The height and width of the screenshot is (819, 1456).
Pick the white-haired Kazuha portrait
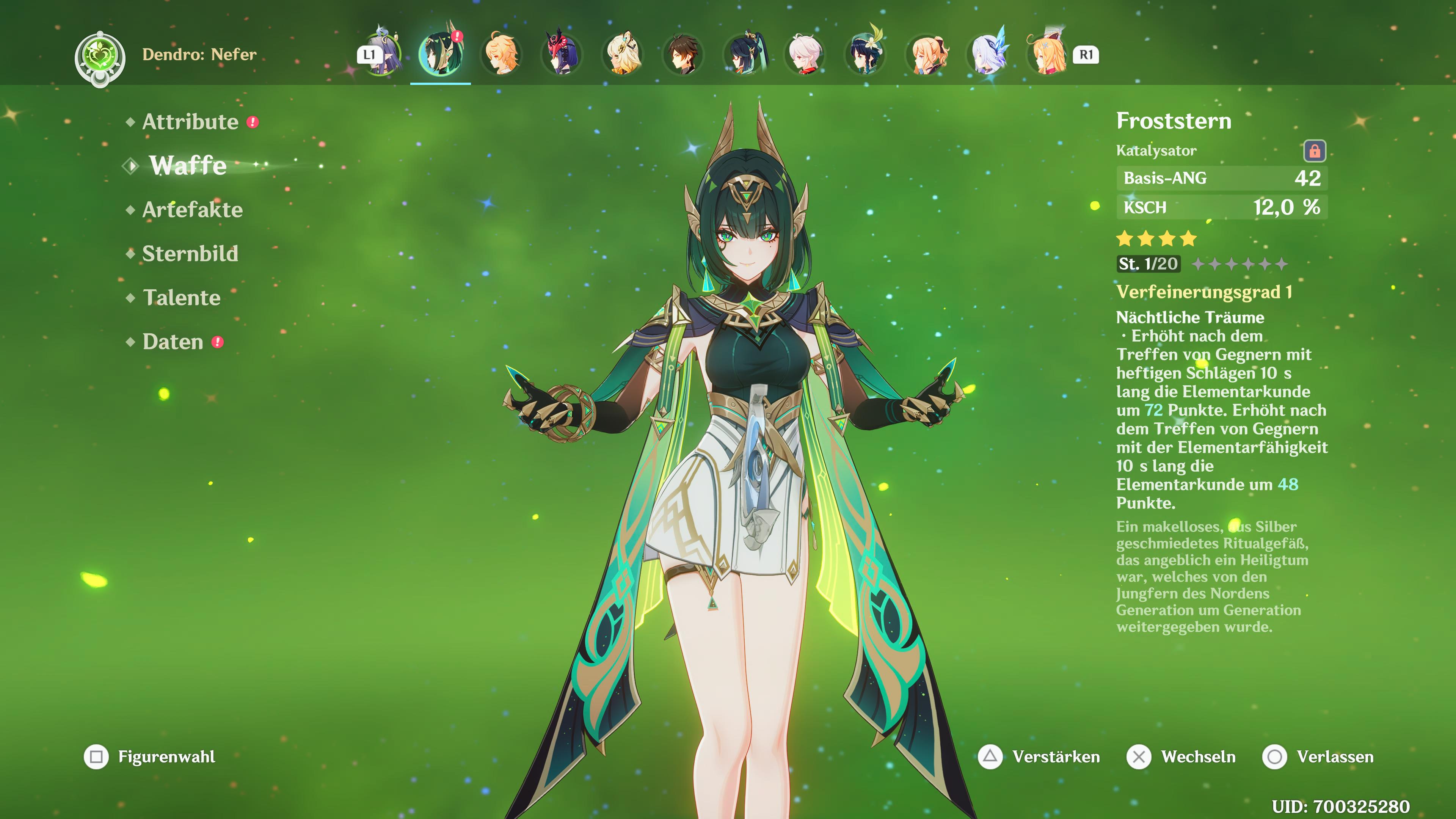pyautogui.click(x=804, y=54)
